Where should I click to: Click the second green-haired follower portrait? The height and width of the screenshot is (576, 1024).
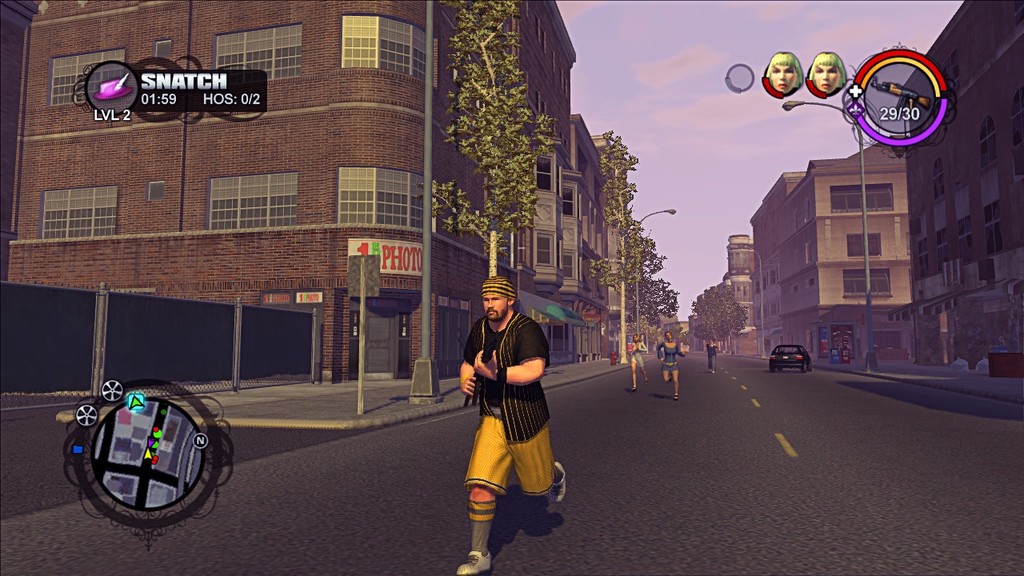pos(826,73)
